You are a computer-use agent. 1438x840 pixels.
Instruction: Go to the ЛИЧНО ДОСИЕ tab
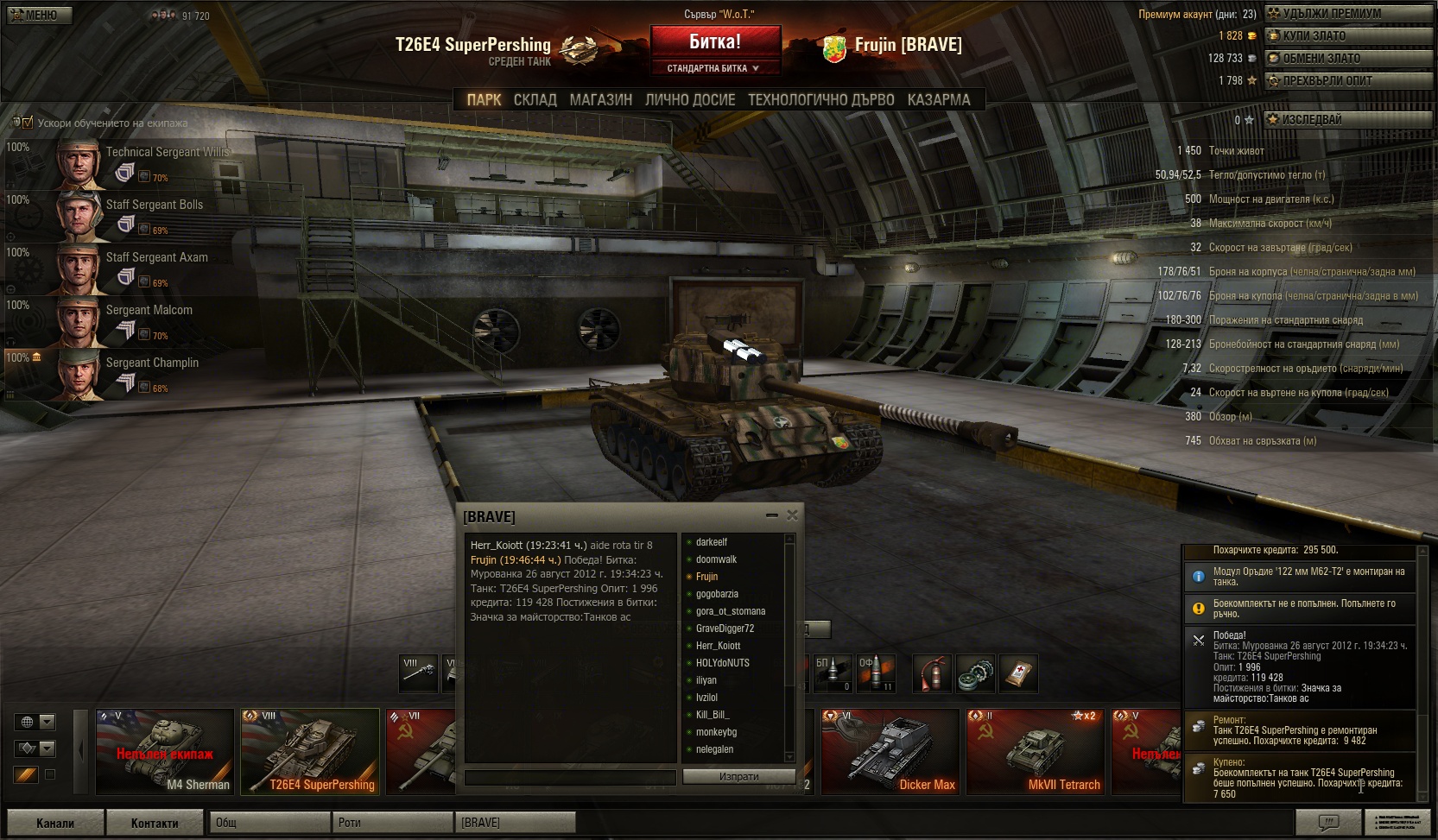click(x=690, y=100)
